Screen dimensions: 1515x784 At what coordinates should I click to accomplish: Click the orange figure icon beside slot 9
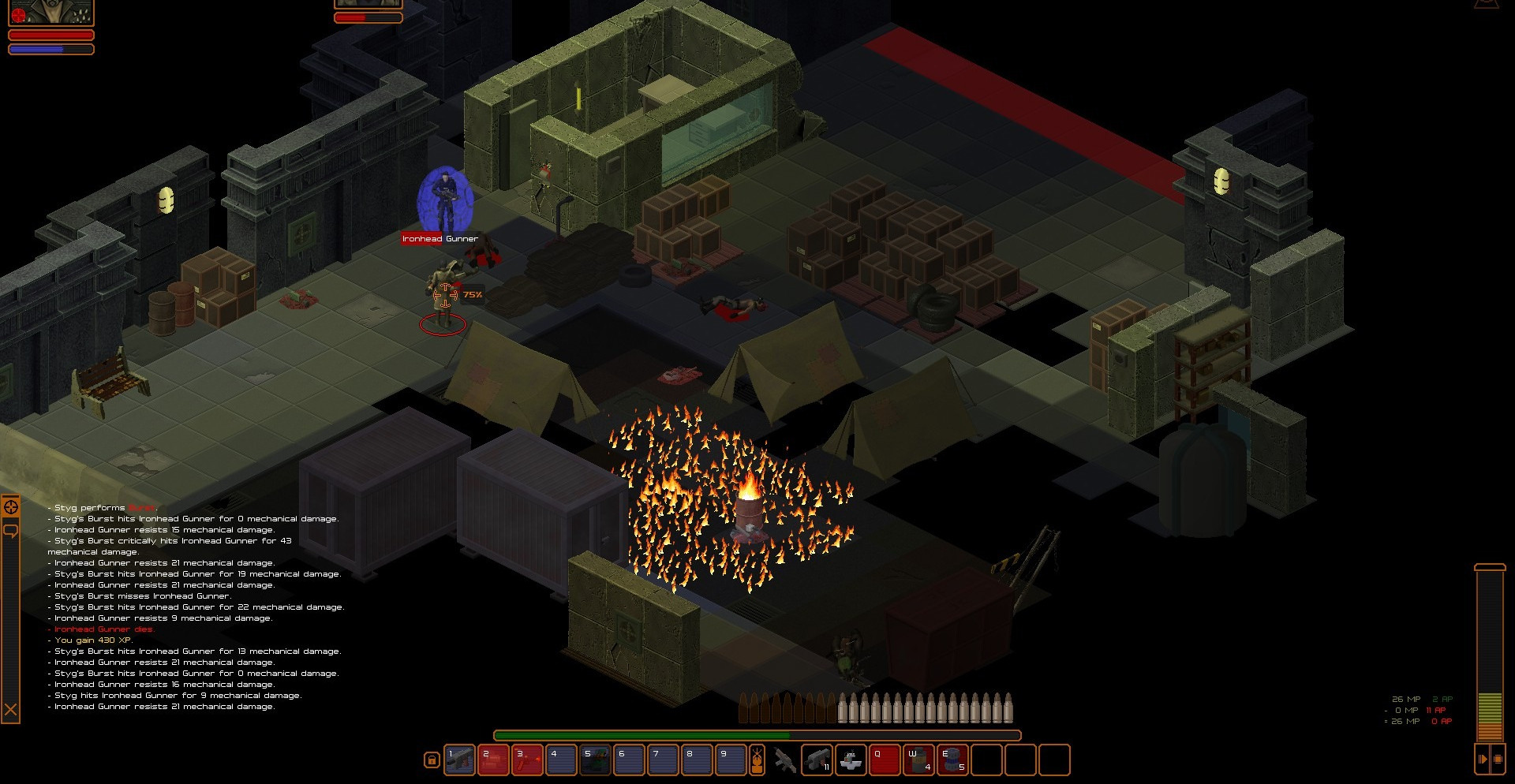[757, 760]
